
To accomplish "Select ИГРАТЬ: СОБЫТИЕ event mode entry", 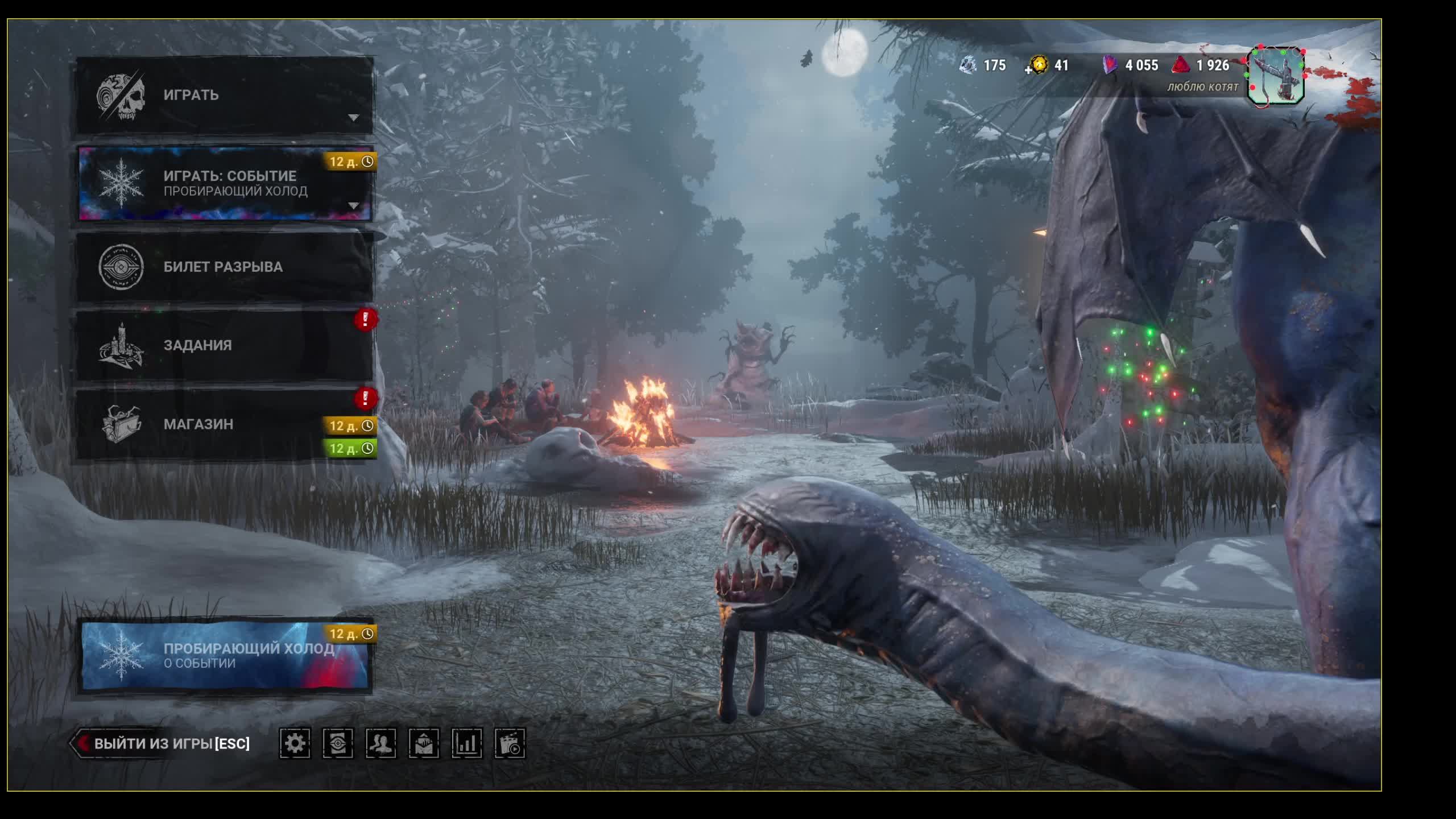I will (x=225, y=183).
